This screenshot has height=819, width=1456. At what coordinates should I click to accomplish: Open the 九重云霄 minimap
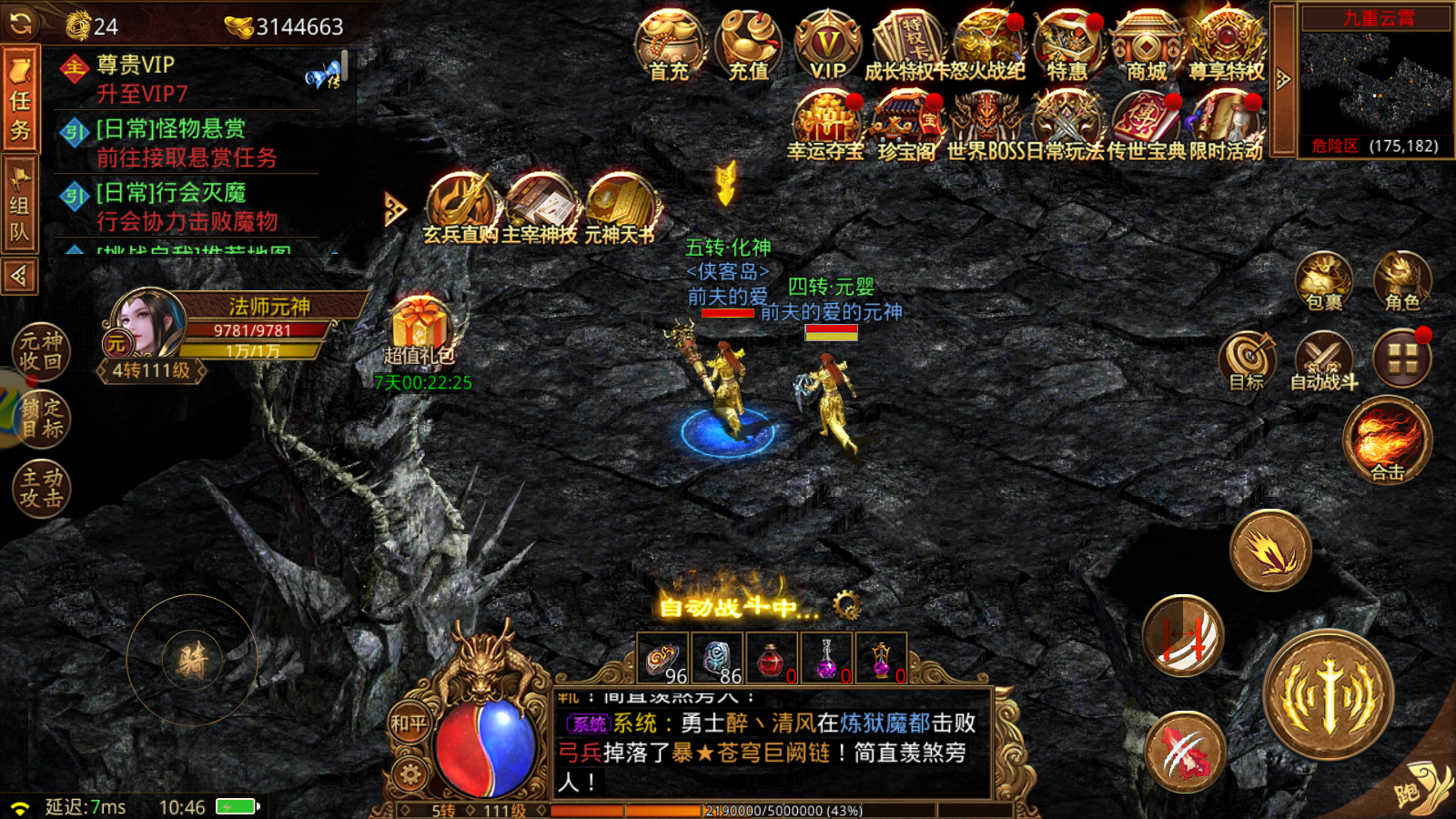[1376, 84]
